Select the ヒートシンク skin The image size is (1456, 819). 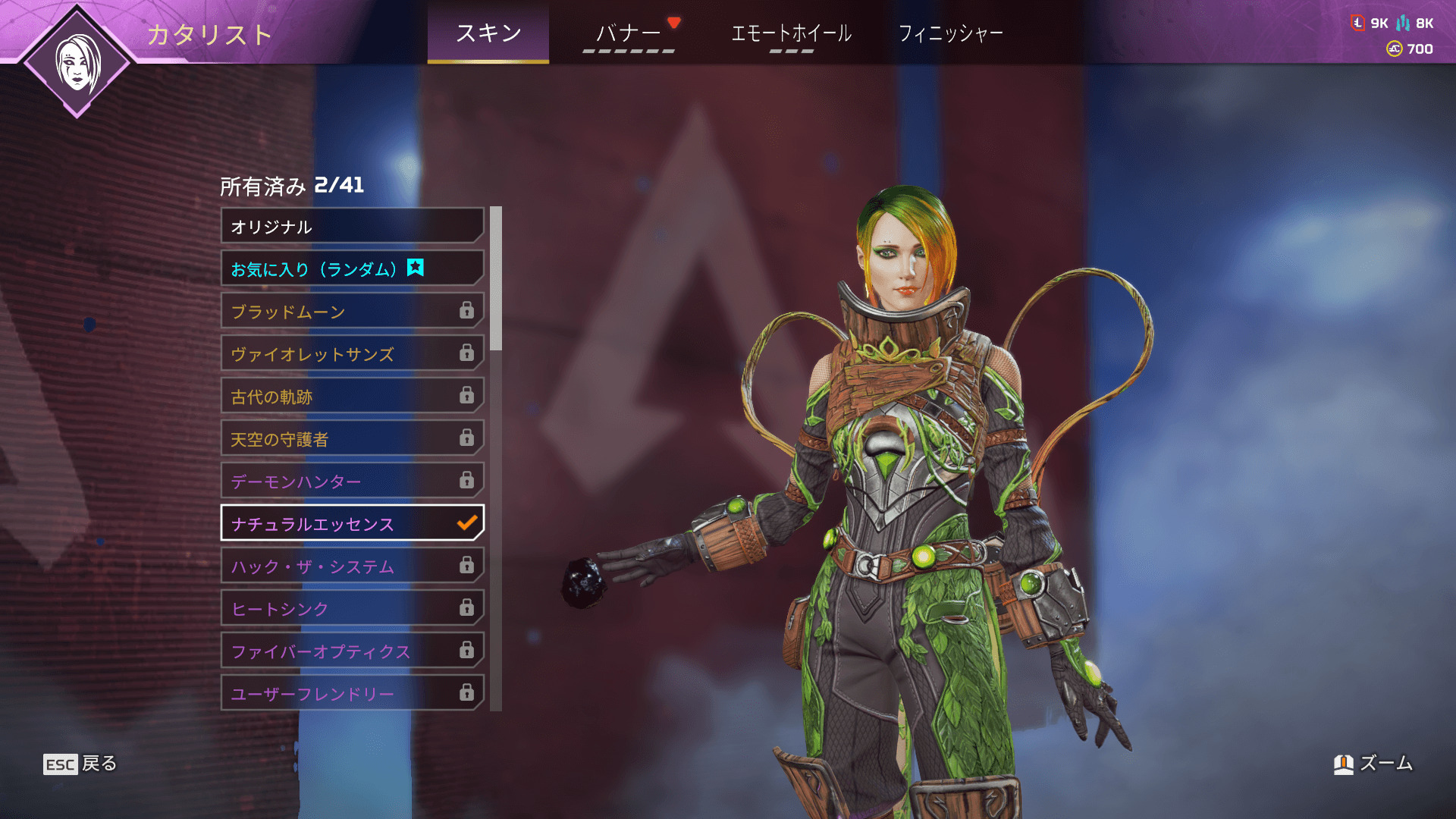(x=352, y=608)
